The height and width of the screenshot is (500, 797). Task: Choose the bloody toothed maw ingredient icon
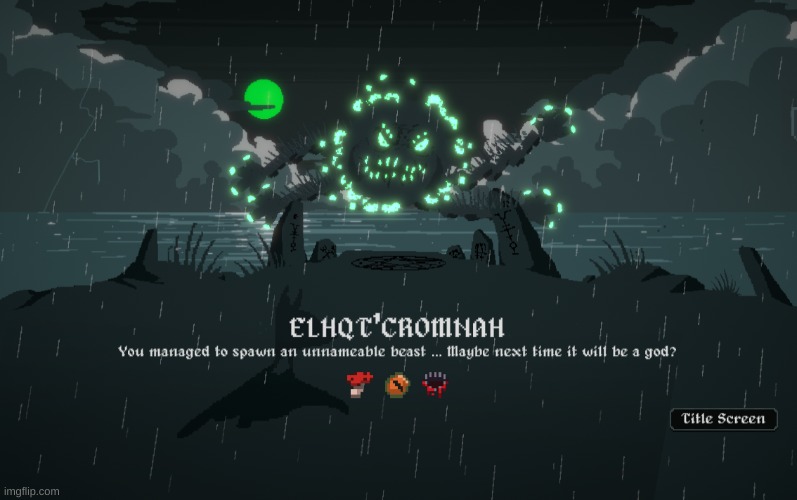(x=434, y=384)
